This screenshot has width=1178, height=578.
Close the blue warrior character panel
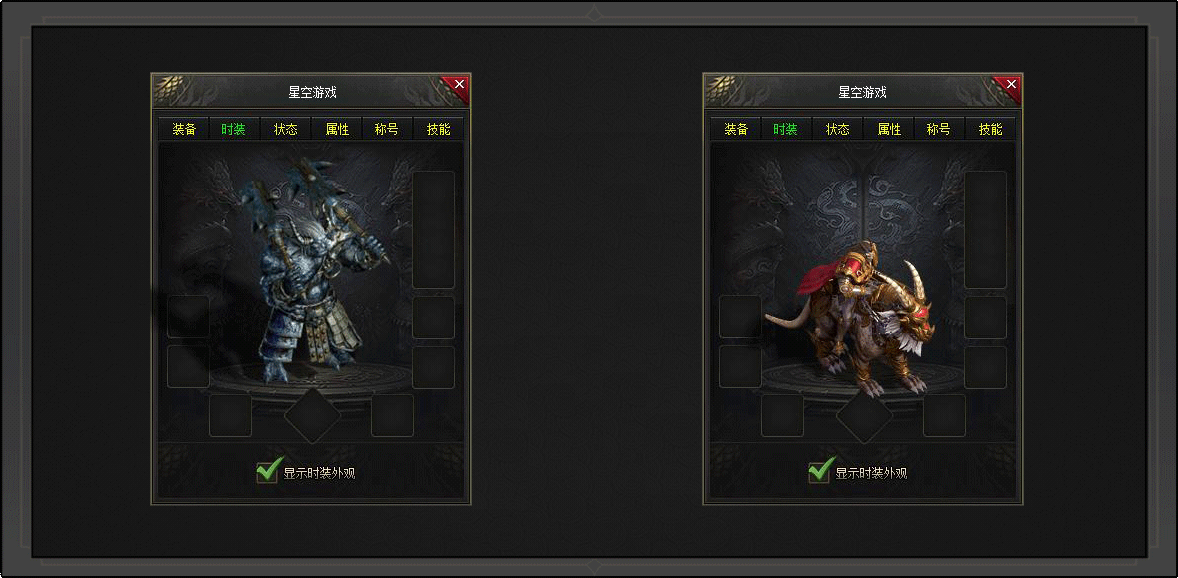[459, 85]
